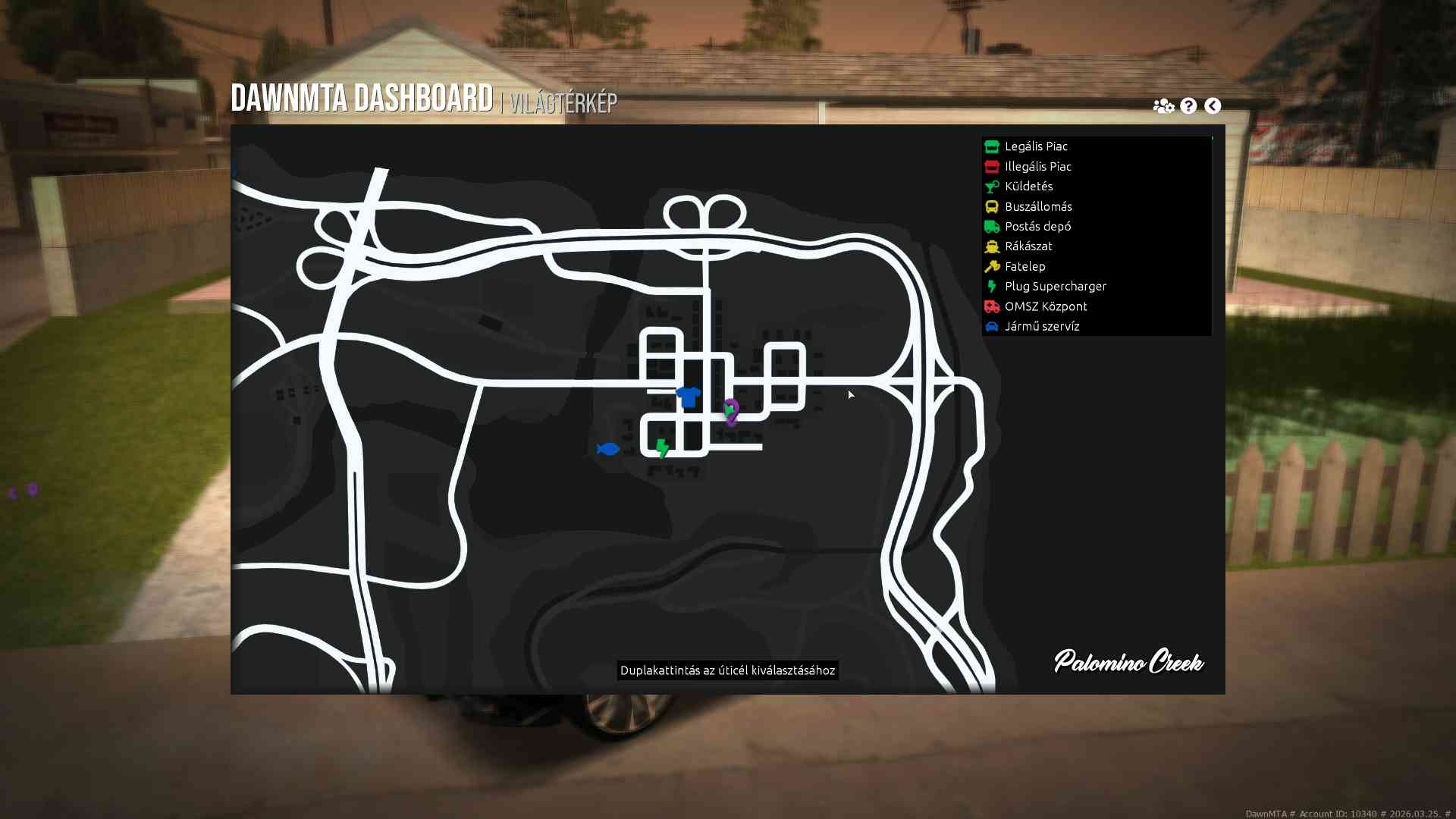The width and height of the screenshot is (1456, 819).
Task: Click the Plug Supercharger lightning icon
Action: [x=992, y=286]
